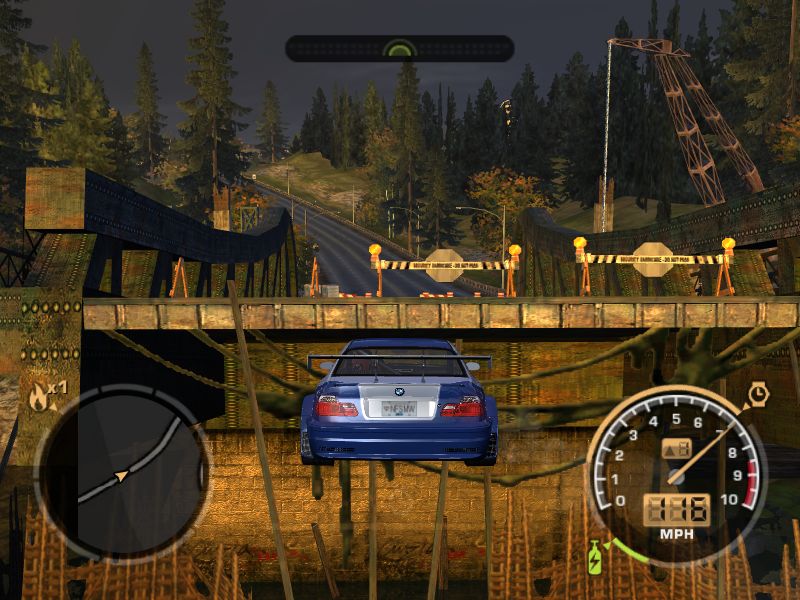Click the police radar detector bar
Image resolution: width=800 pixels, height=600 pixels.
[399, 48]
